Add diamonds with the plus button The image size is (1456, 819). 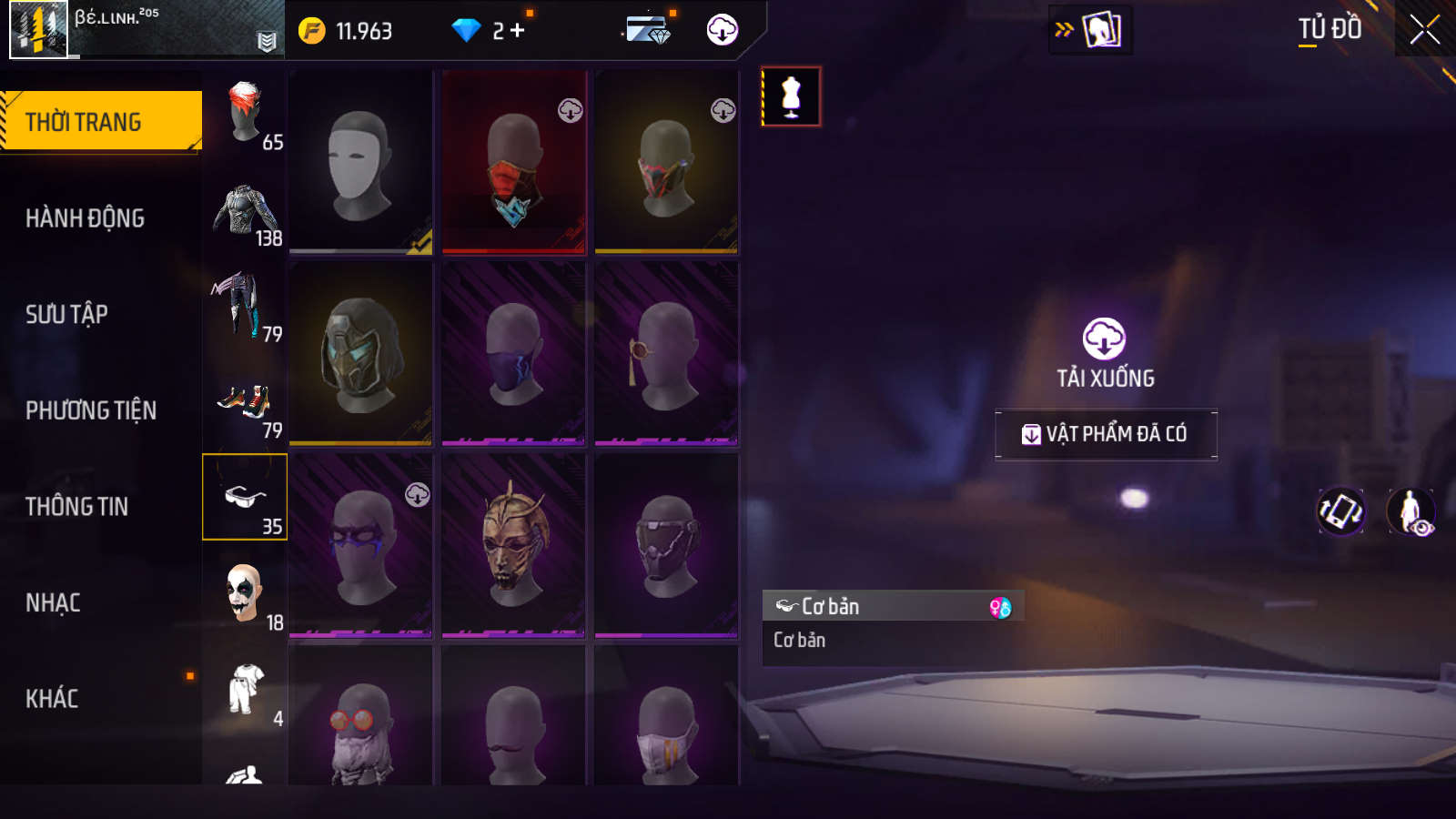tap(518, 31)
